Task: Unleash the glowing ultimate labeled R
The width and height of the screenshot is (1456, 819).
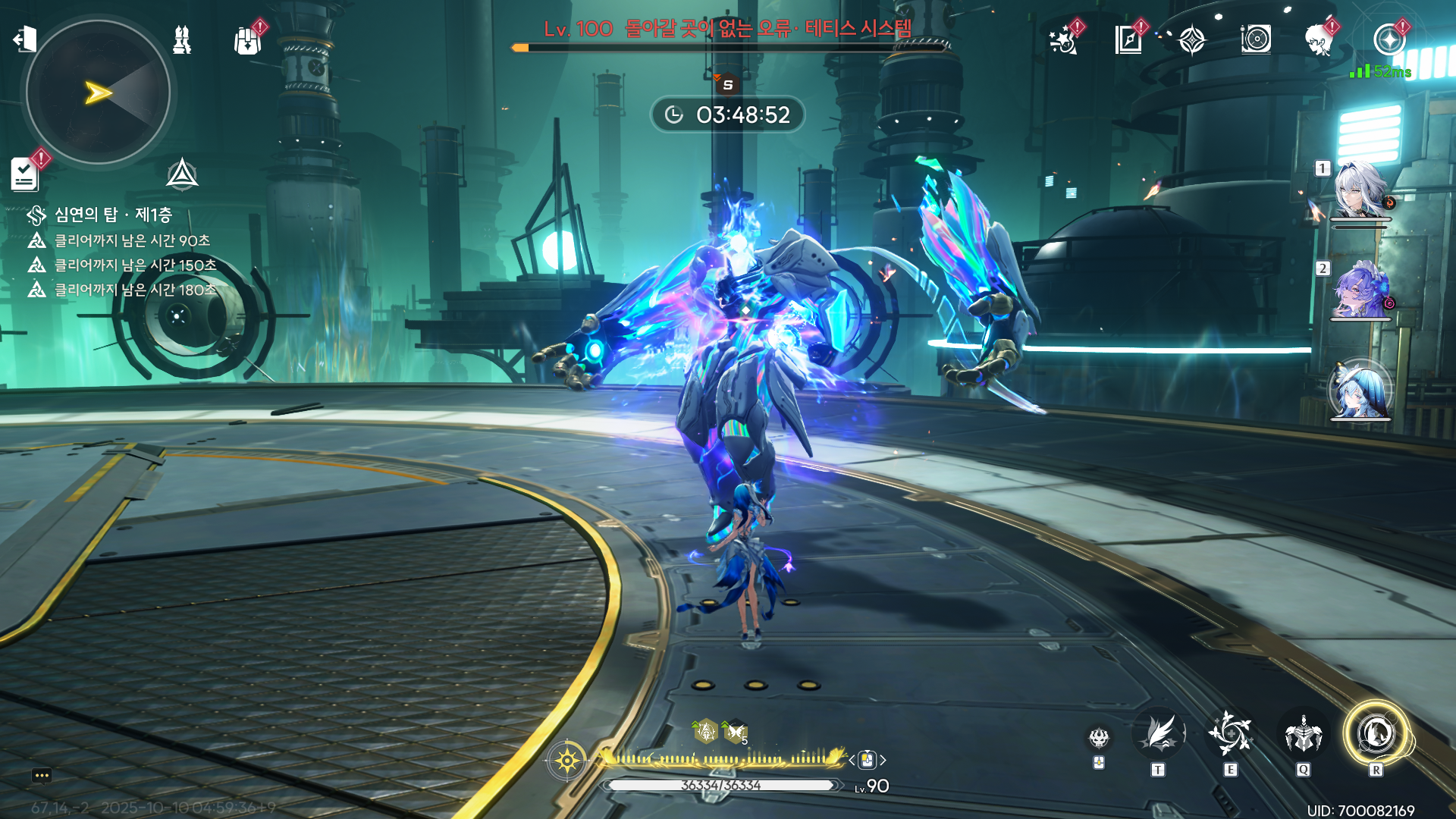Action: pos(1376,734)
